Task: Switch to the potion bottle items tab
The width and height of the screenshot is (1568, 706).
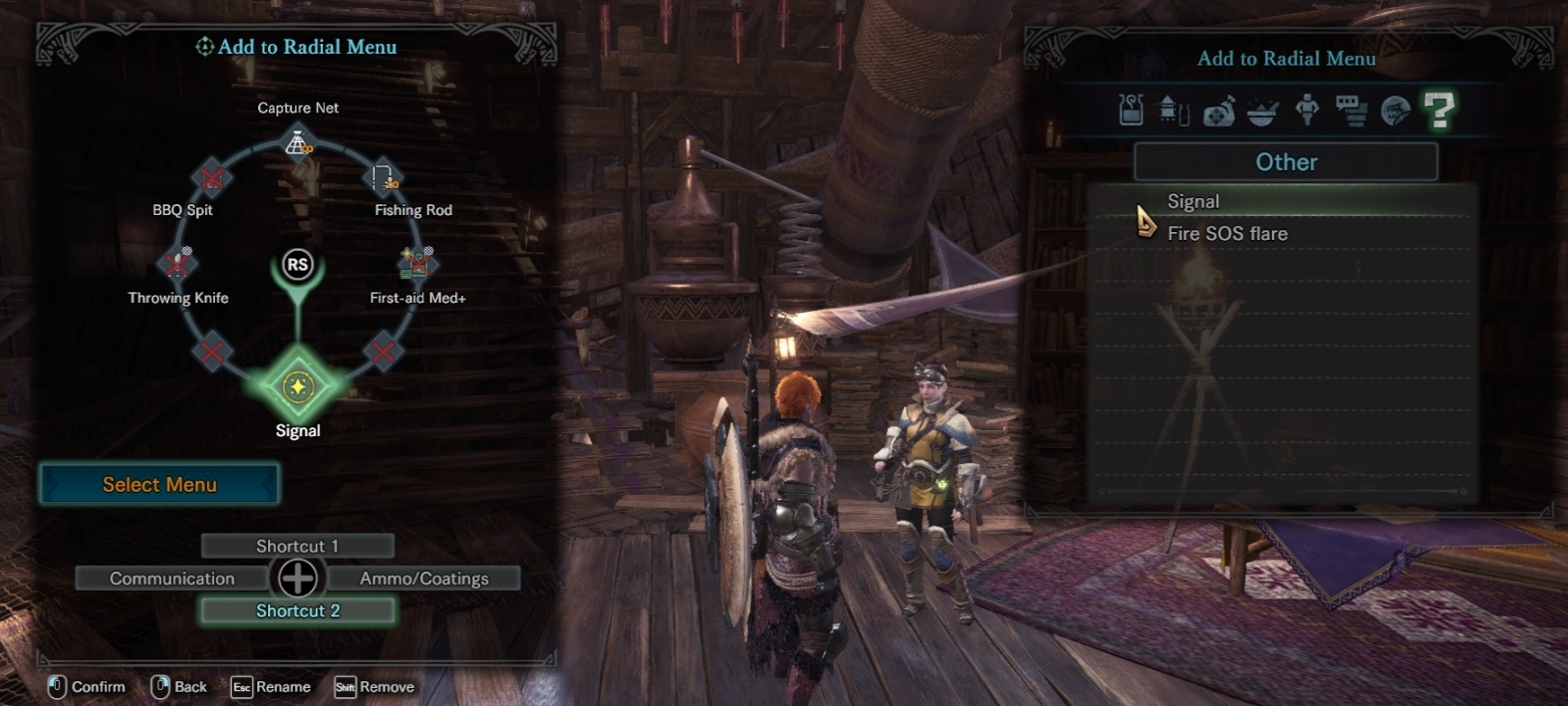Action: point(1131,110)
